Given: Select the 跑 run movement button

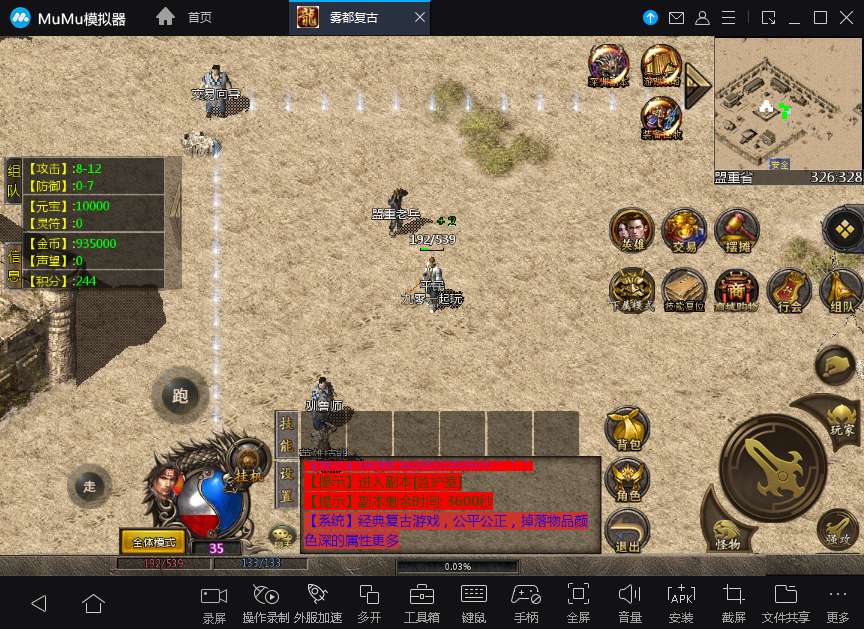Looking at the screenshot, I should (x=180, y=396).
